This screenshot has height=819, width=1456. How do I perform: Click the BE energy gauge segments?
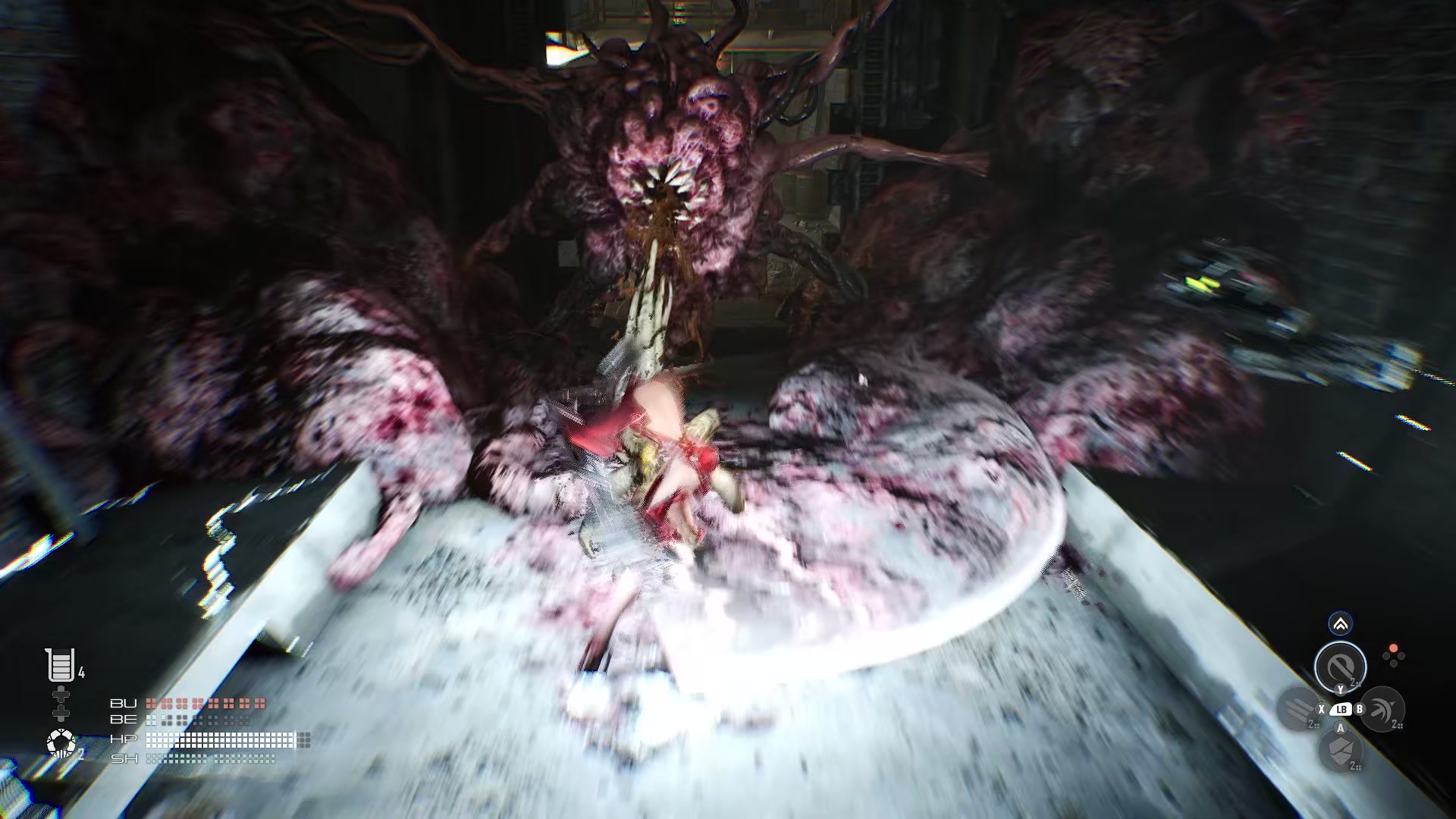point(197,720)
